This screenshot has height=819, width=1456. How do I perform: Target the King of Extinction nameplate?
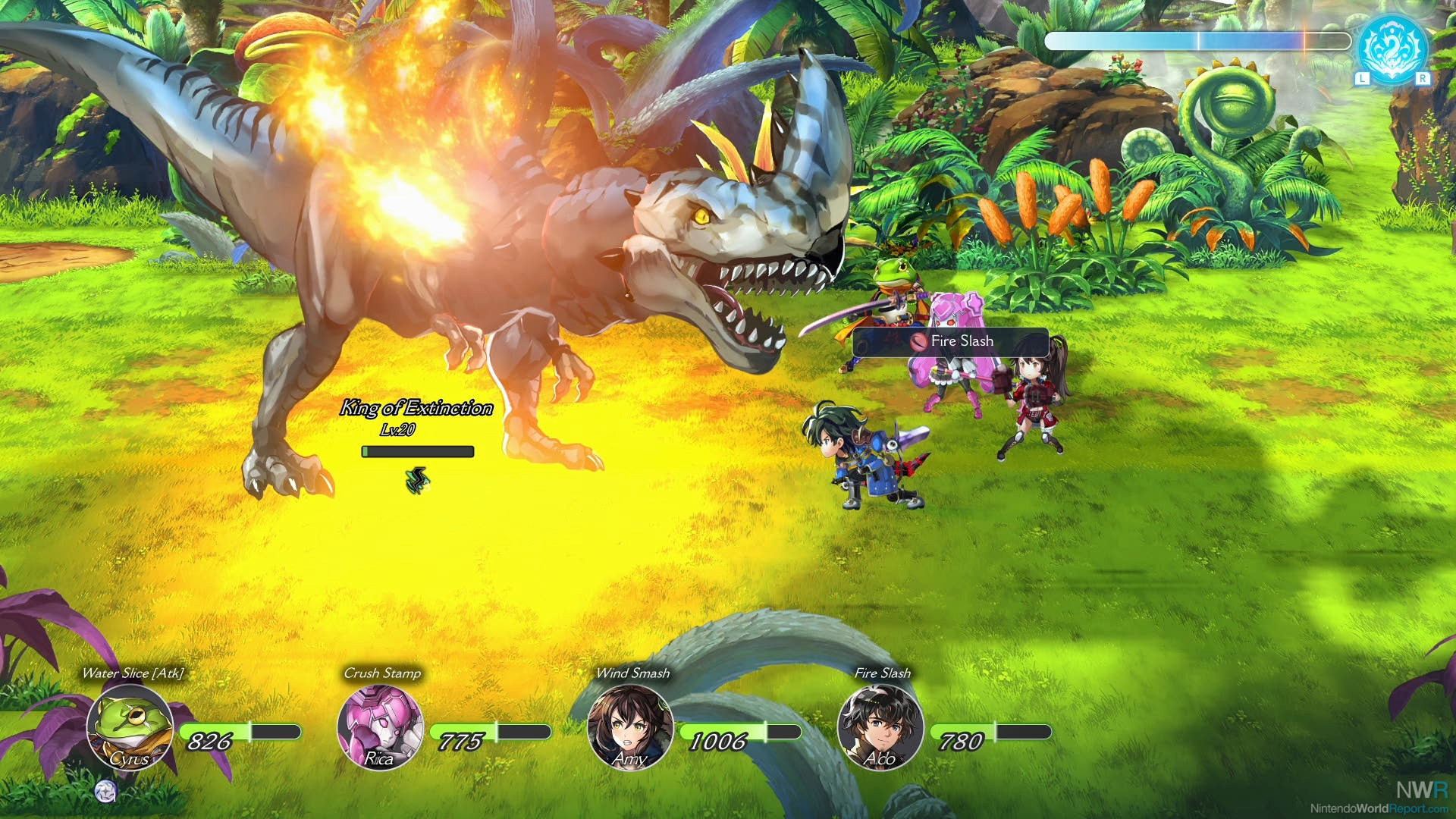pyautogui.click(x=416, y=408)
